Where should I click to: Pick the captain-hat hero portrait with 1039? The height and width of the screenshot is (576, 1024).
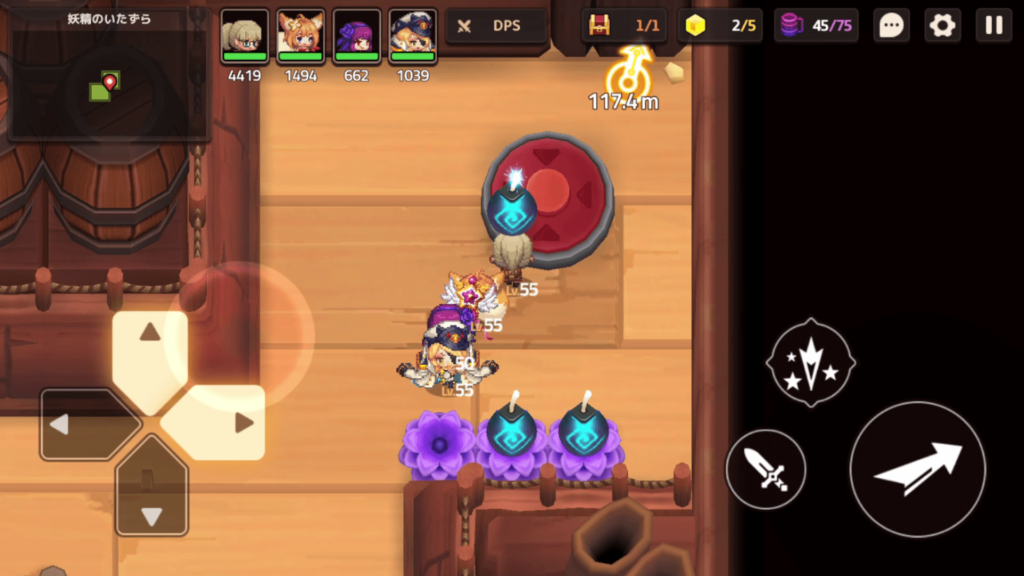click(x=412, y=37)
